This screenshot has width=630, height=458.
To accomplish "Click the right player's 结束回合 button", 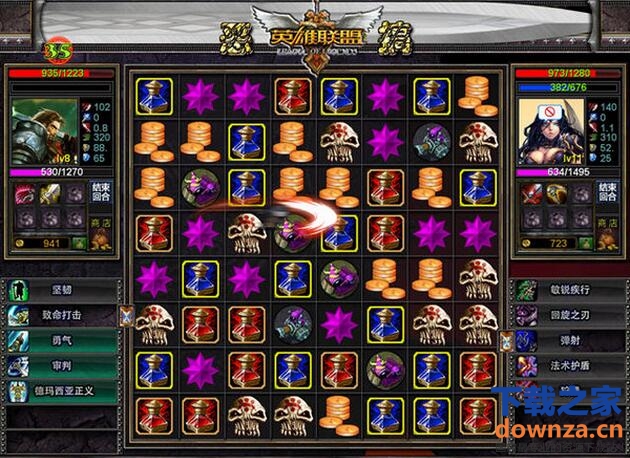I will pyautogui.click(x=605, y=193).
